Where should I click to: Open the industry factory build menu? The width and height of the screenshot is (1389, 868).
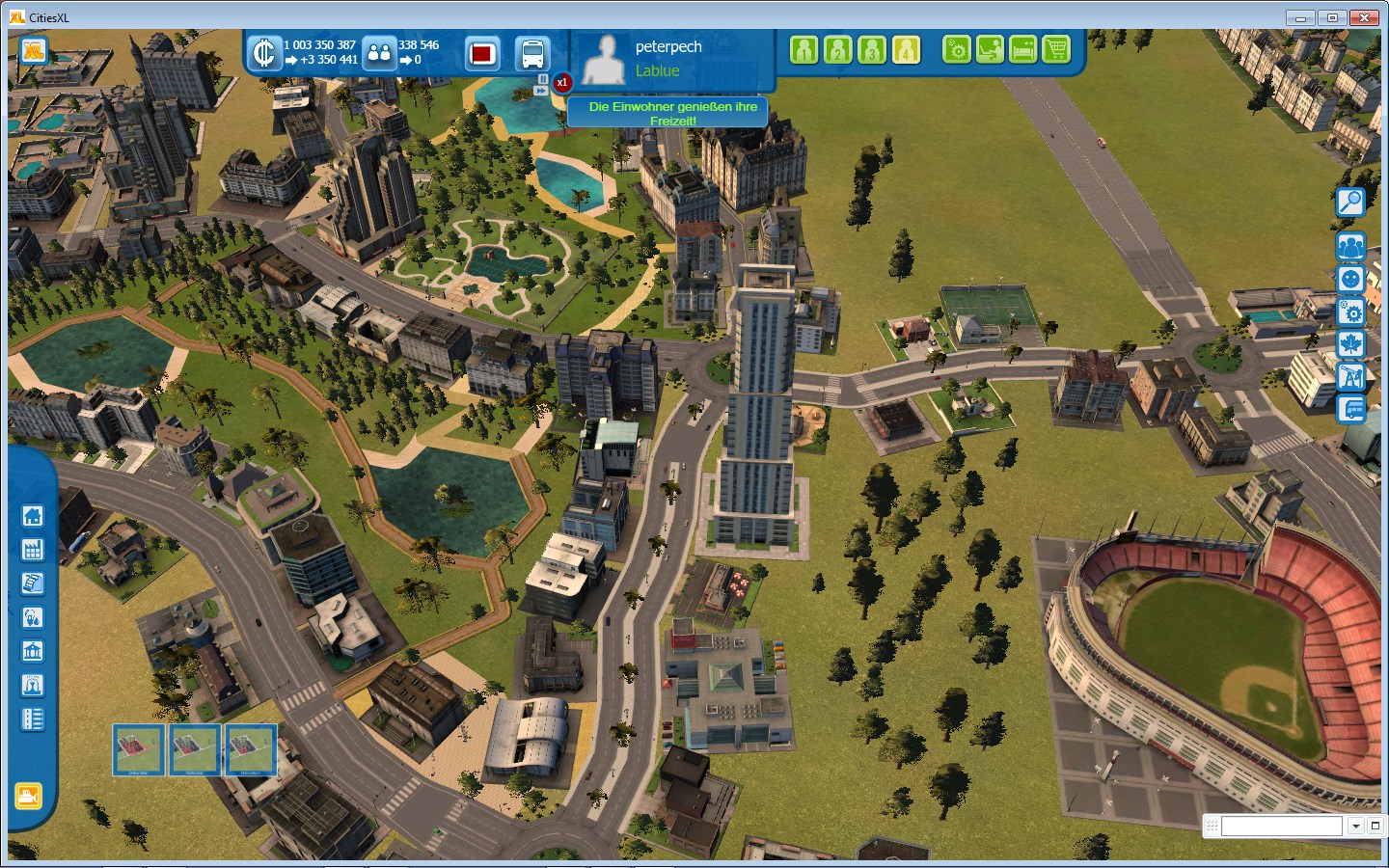(x=32, y=550)
